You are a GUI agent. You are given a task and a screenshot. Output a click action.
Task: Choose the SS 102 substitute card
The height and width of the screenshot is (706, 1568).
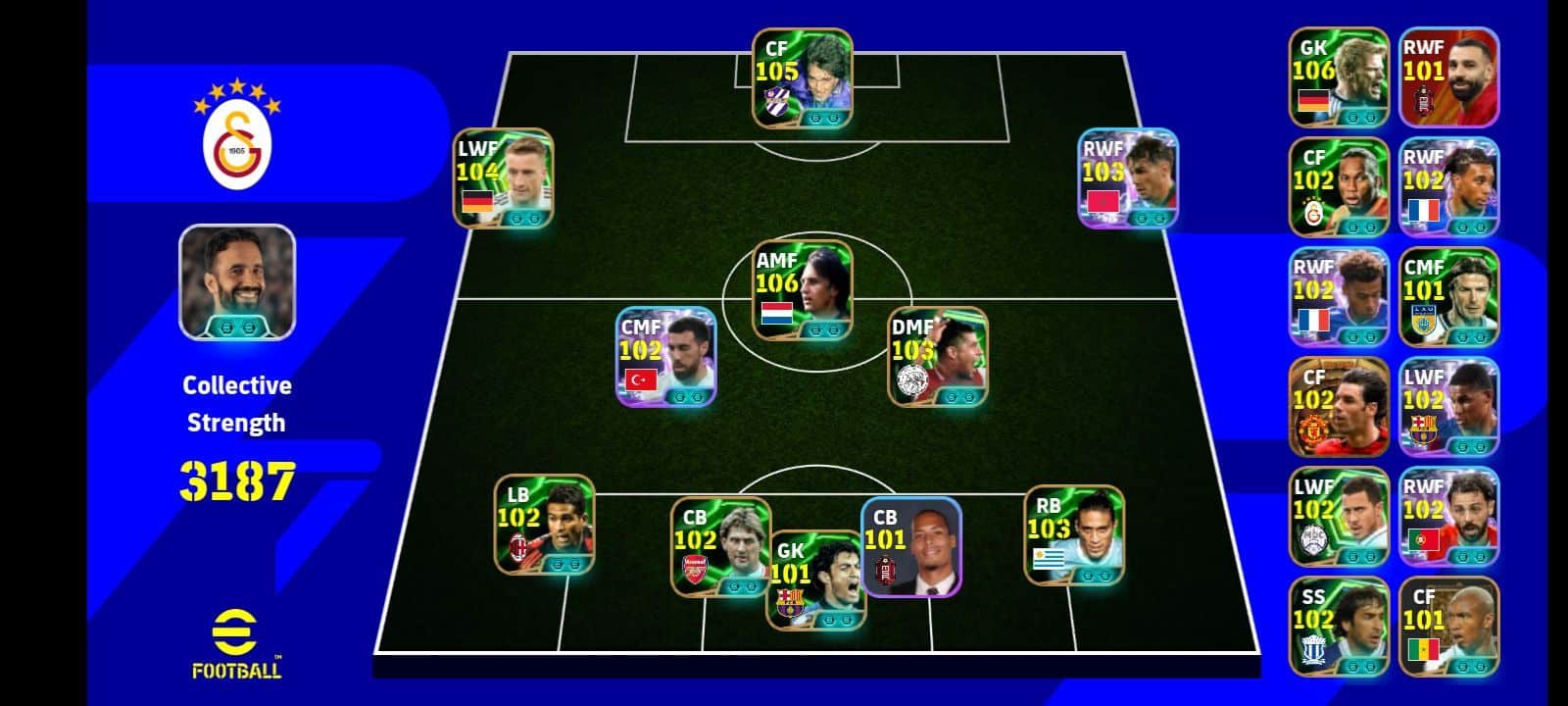[1339, 627]
